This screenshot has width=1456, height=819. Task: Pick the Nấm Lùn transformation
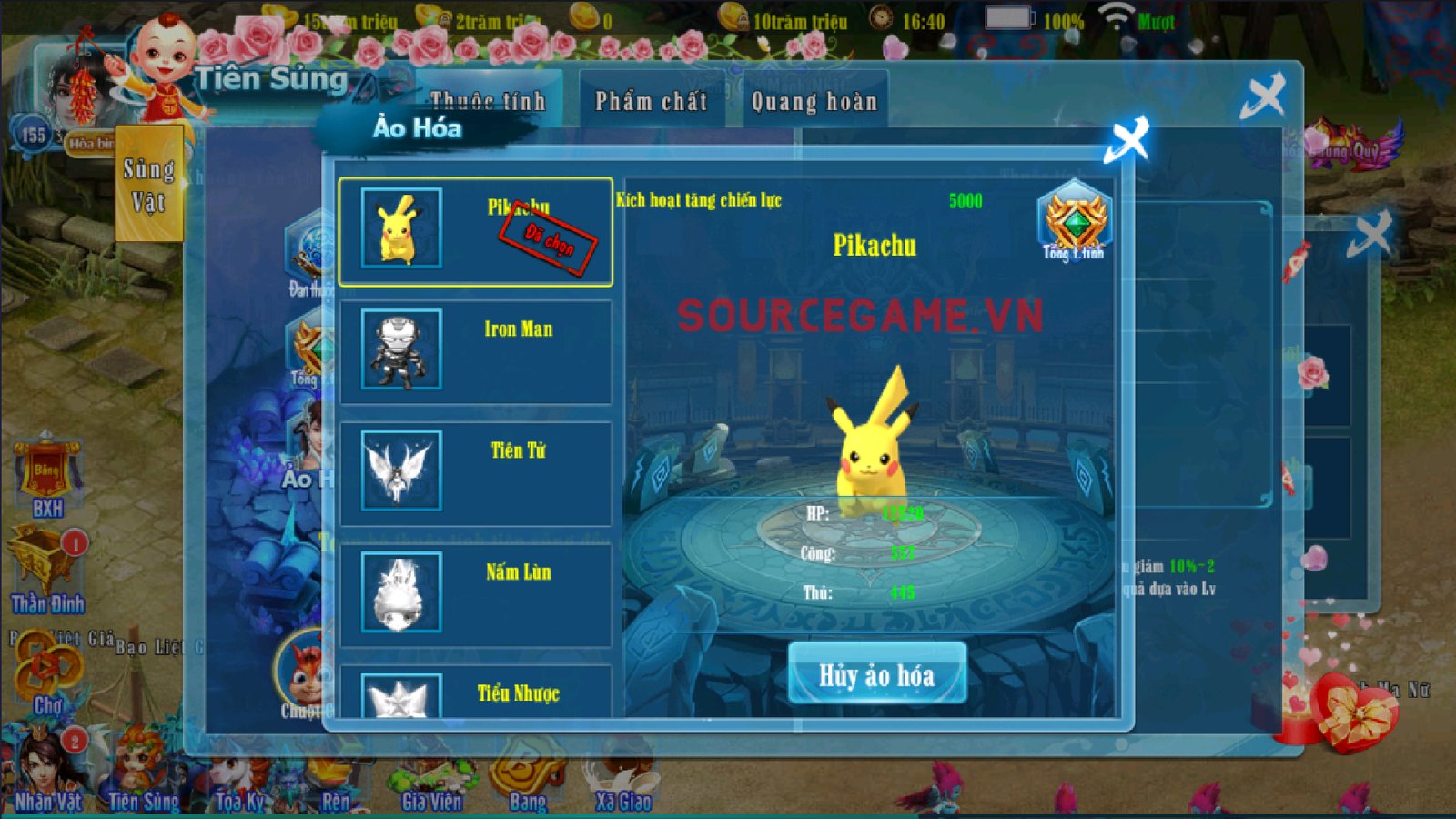(475, 594)
